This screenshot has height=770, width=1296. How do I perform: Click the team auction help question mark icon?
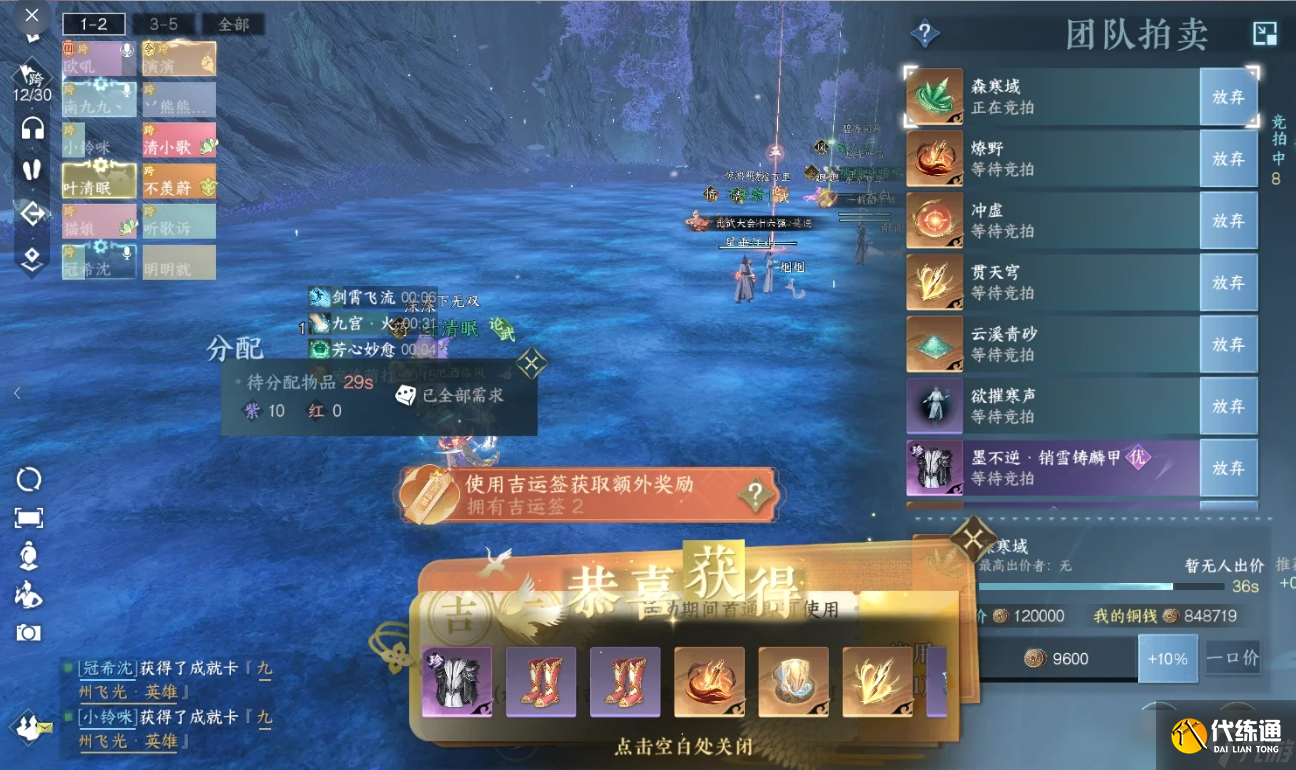tap(923, 31)
